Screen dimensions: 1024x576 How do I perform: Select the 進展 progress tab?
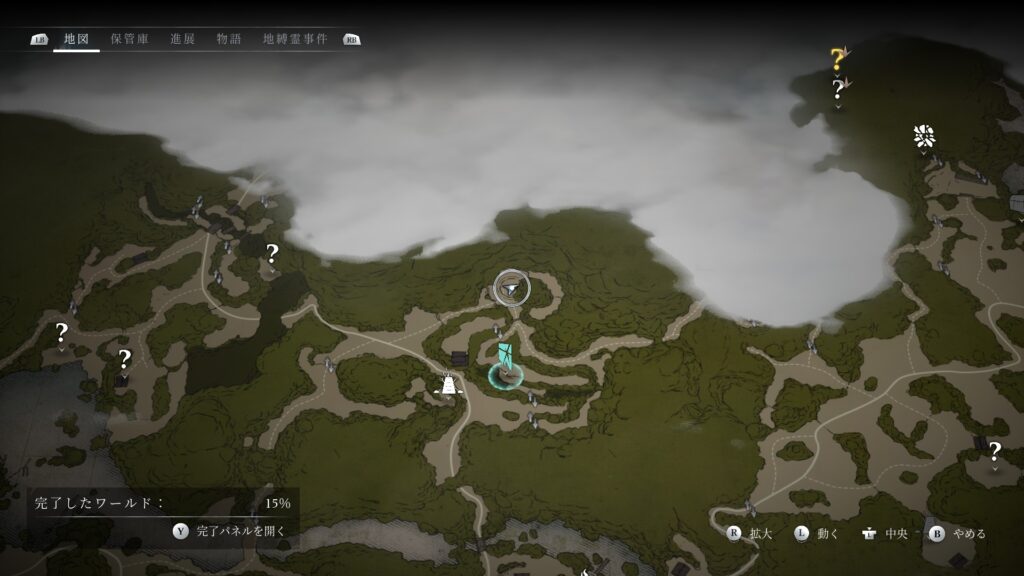coord(182,39)
